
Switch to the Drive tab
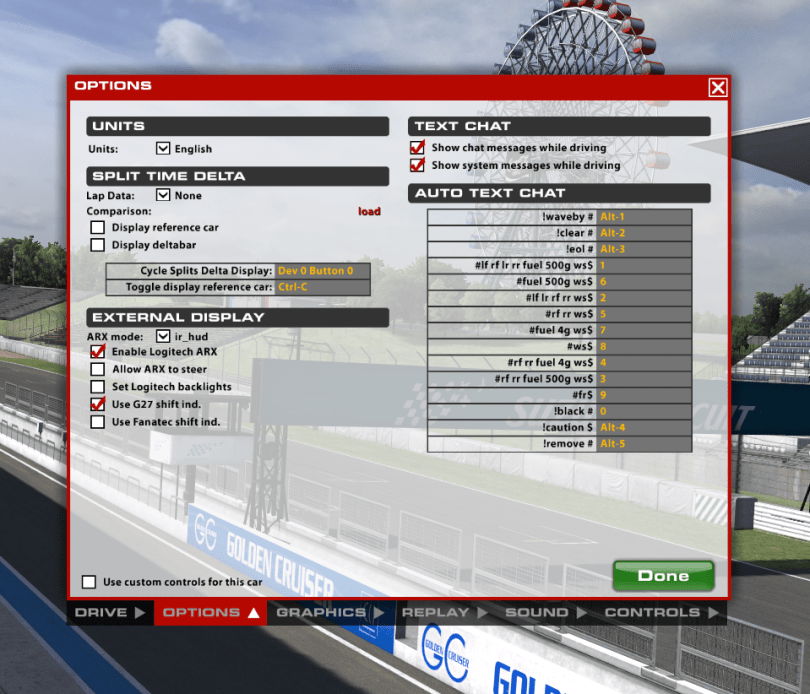tap(110, 612)
